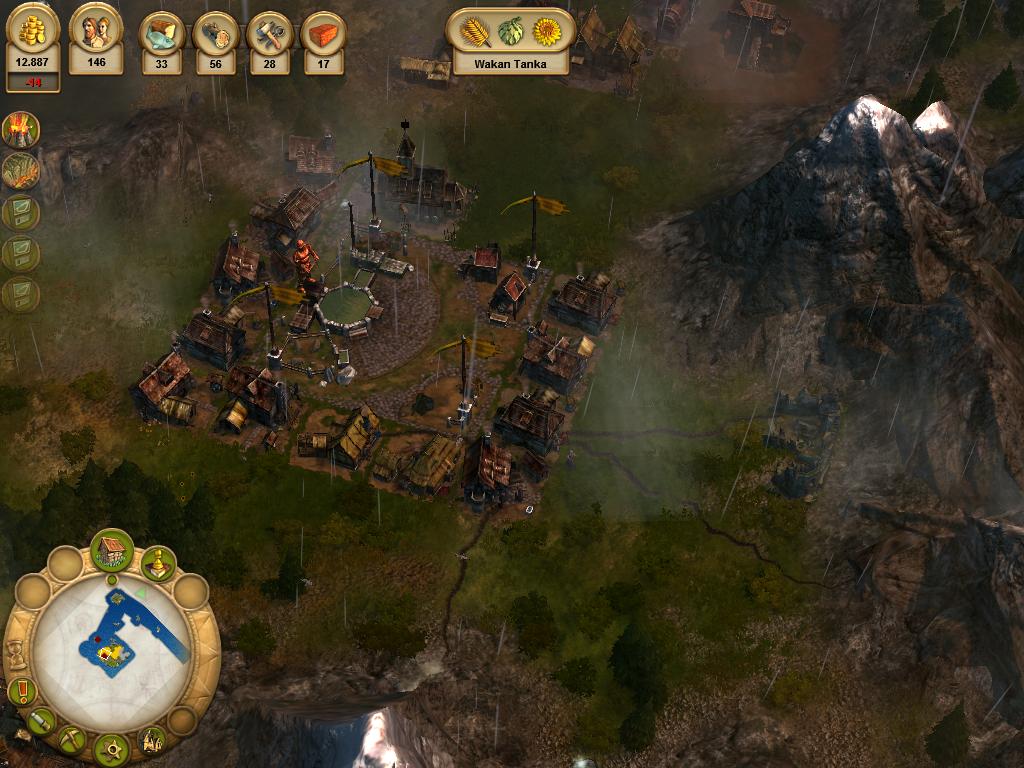Select the pickaxe demolish tool
1024x768 pixels.
pos(72,739)
